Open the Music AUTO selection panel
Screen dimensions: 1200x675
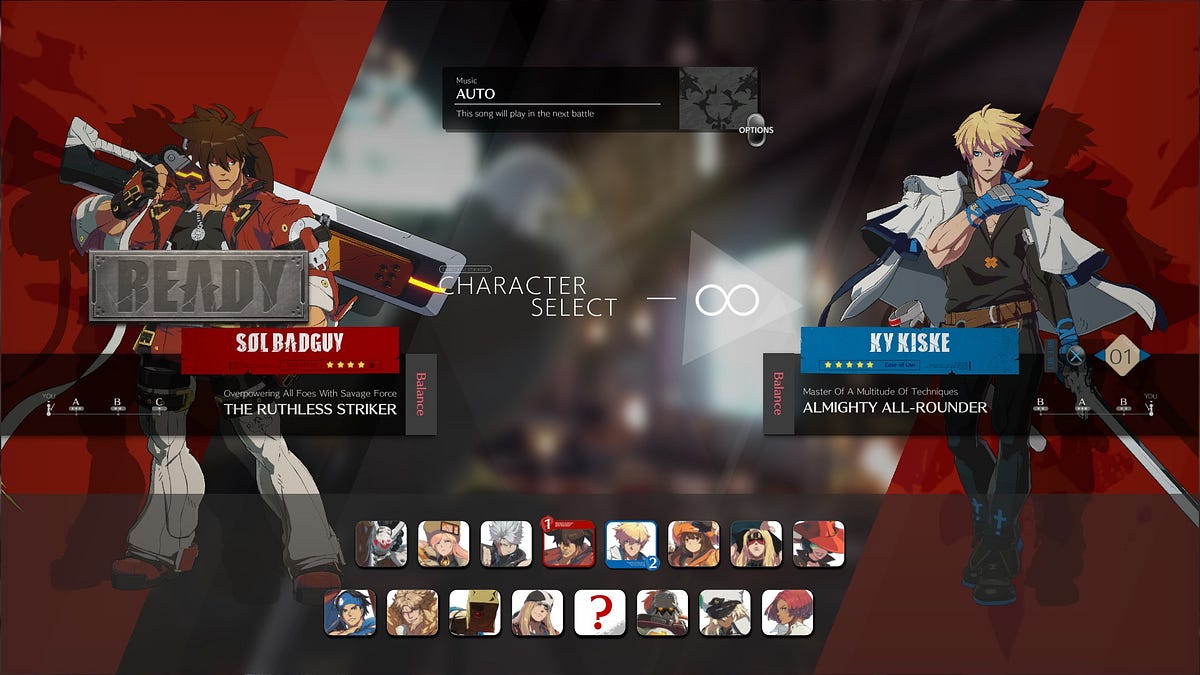558,98
